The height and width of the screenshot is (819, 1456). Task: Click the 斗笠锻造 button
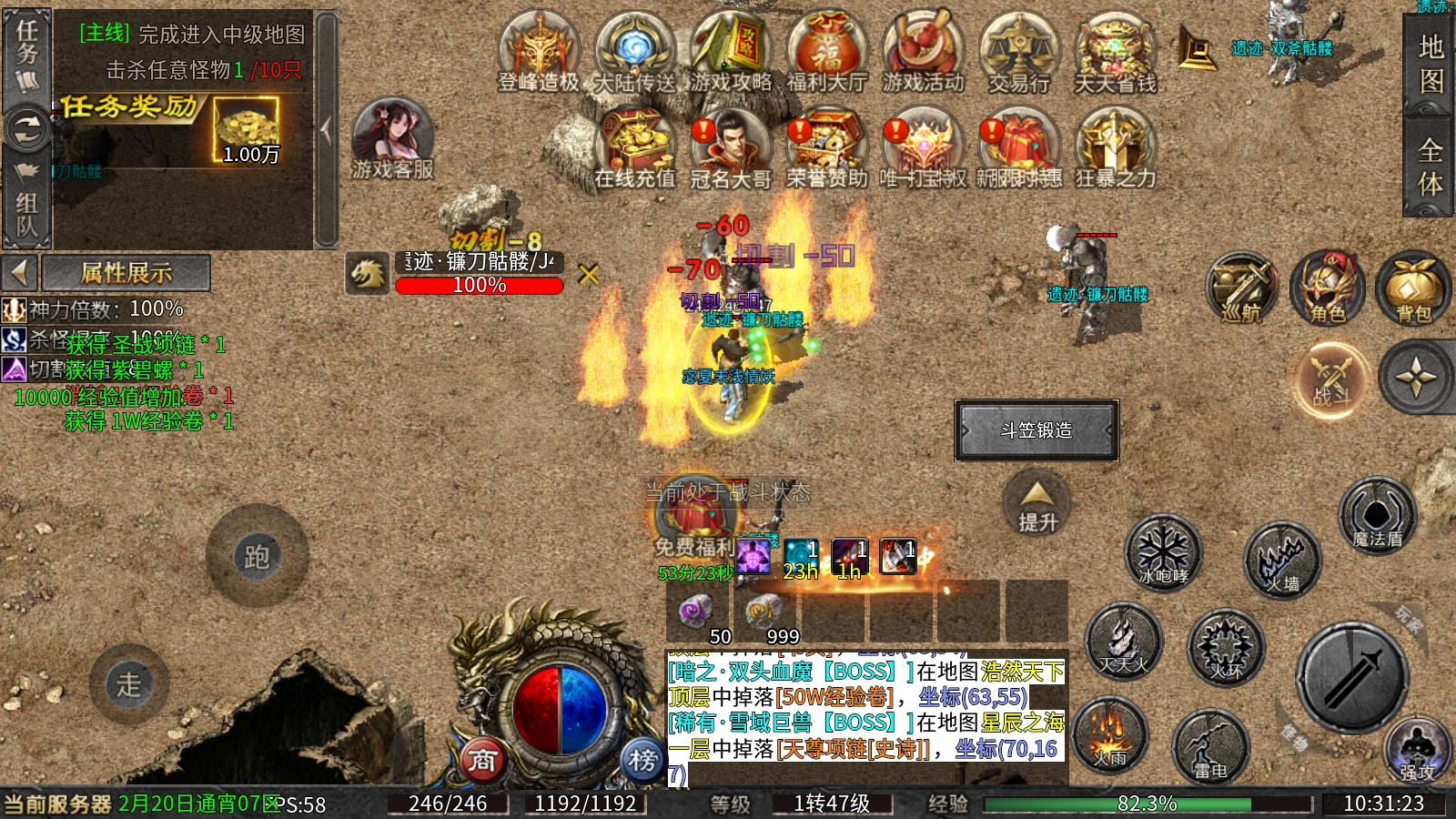[x=1036, y=430]
